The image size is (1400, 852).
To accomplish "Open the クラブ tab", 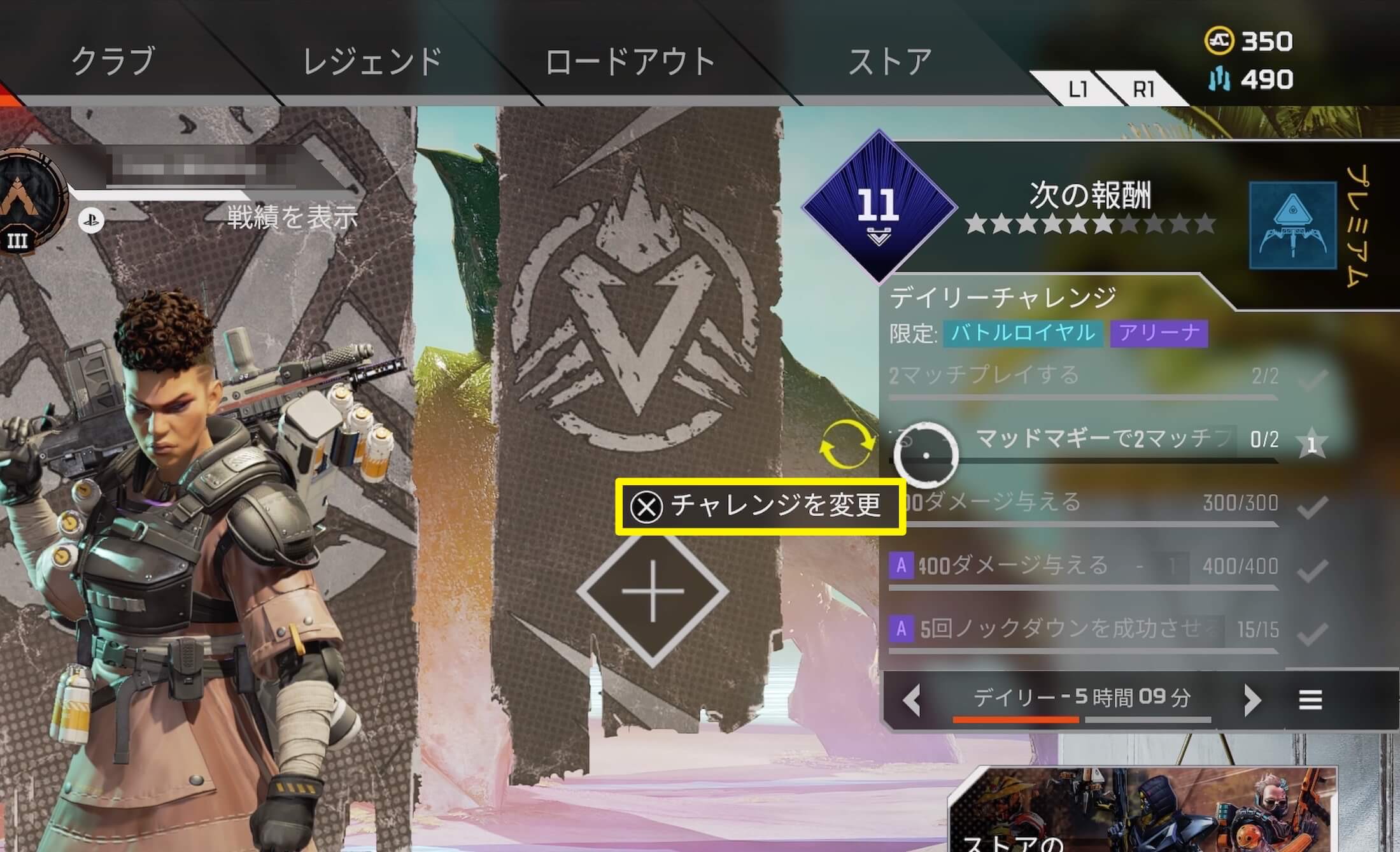I will point(113,61).
